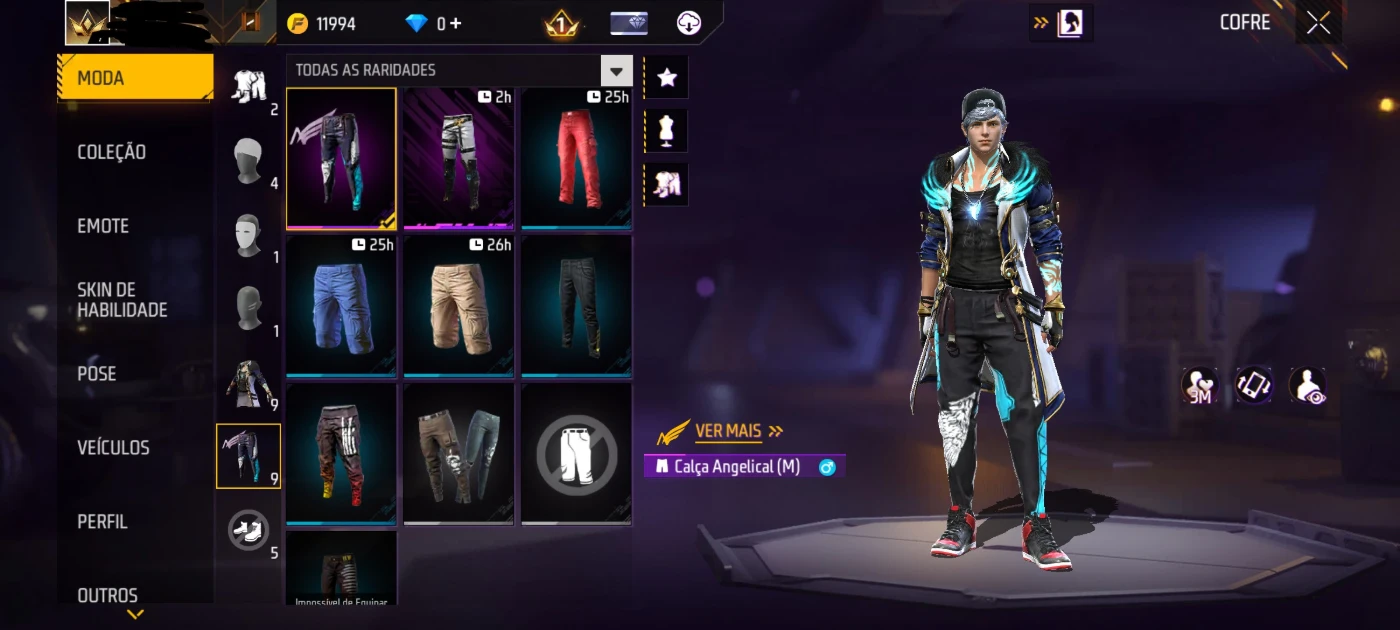Toggle character visibility eye icon
Image resolution: width=1400 pixels, height=630 pixels.
click(1307, 385)
